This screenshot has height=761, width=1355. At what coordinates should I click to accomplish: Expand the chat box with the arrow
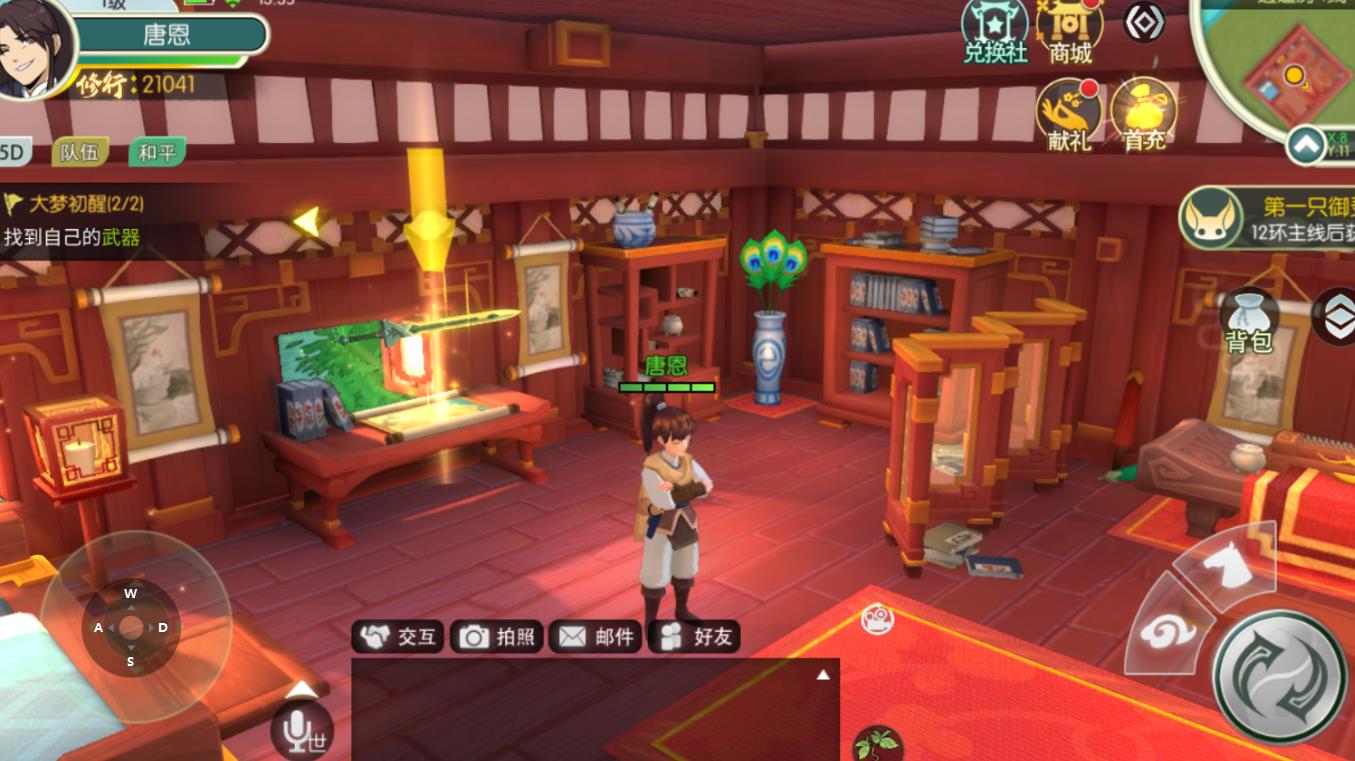pos(823,675)
